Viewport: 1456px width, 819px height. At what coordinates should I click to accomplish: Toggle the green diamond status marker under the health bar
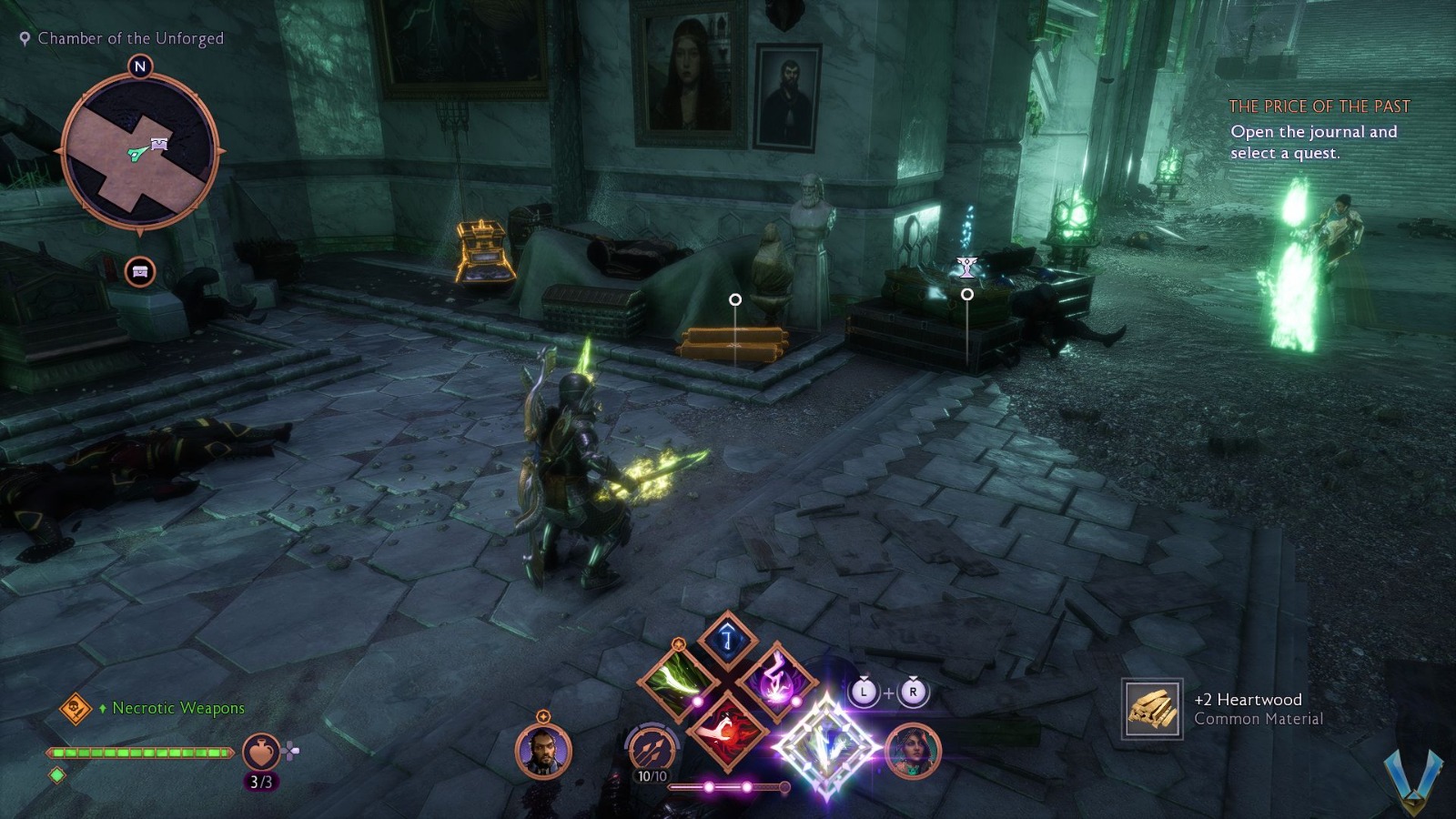56,776
